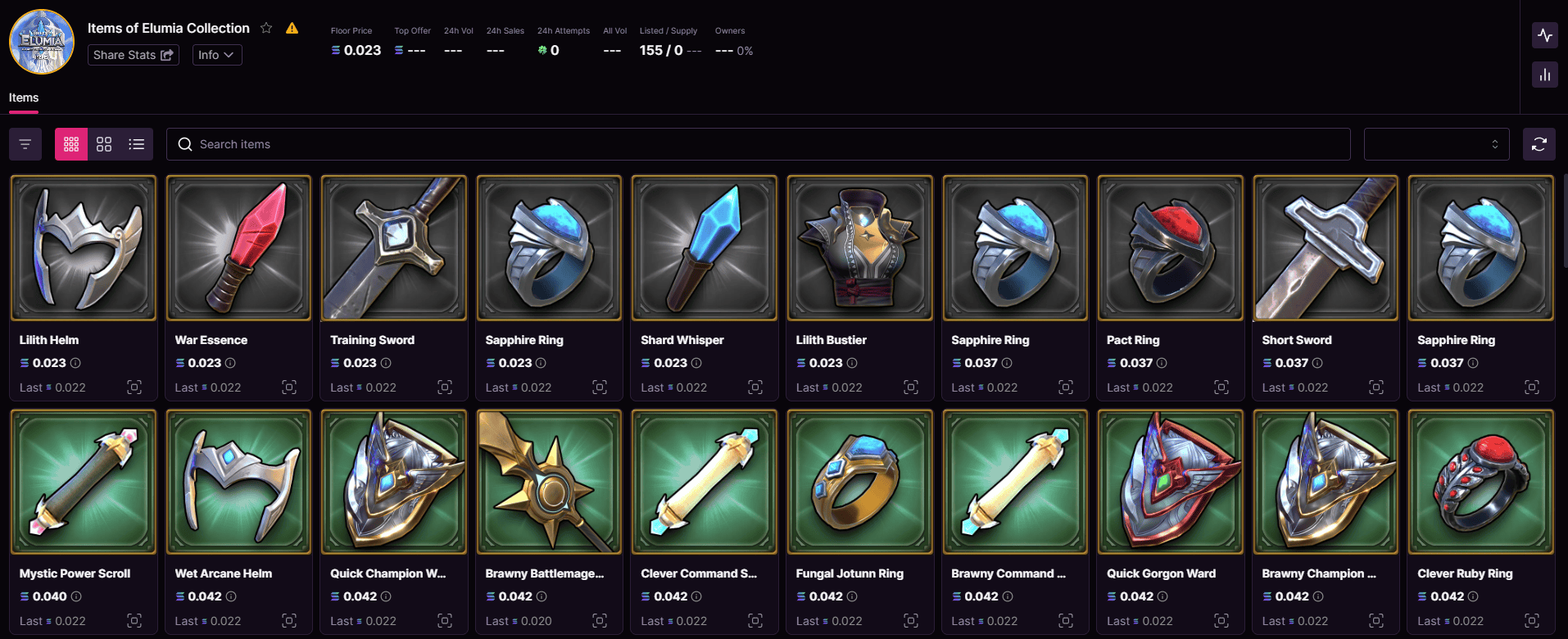
Task: Open the activity pulse icon in the sidebar
Action: click(x=1545, y=35)
